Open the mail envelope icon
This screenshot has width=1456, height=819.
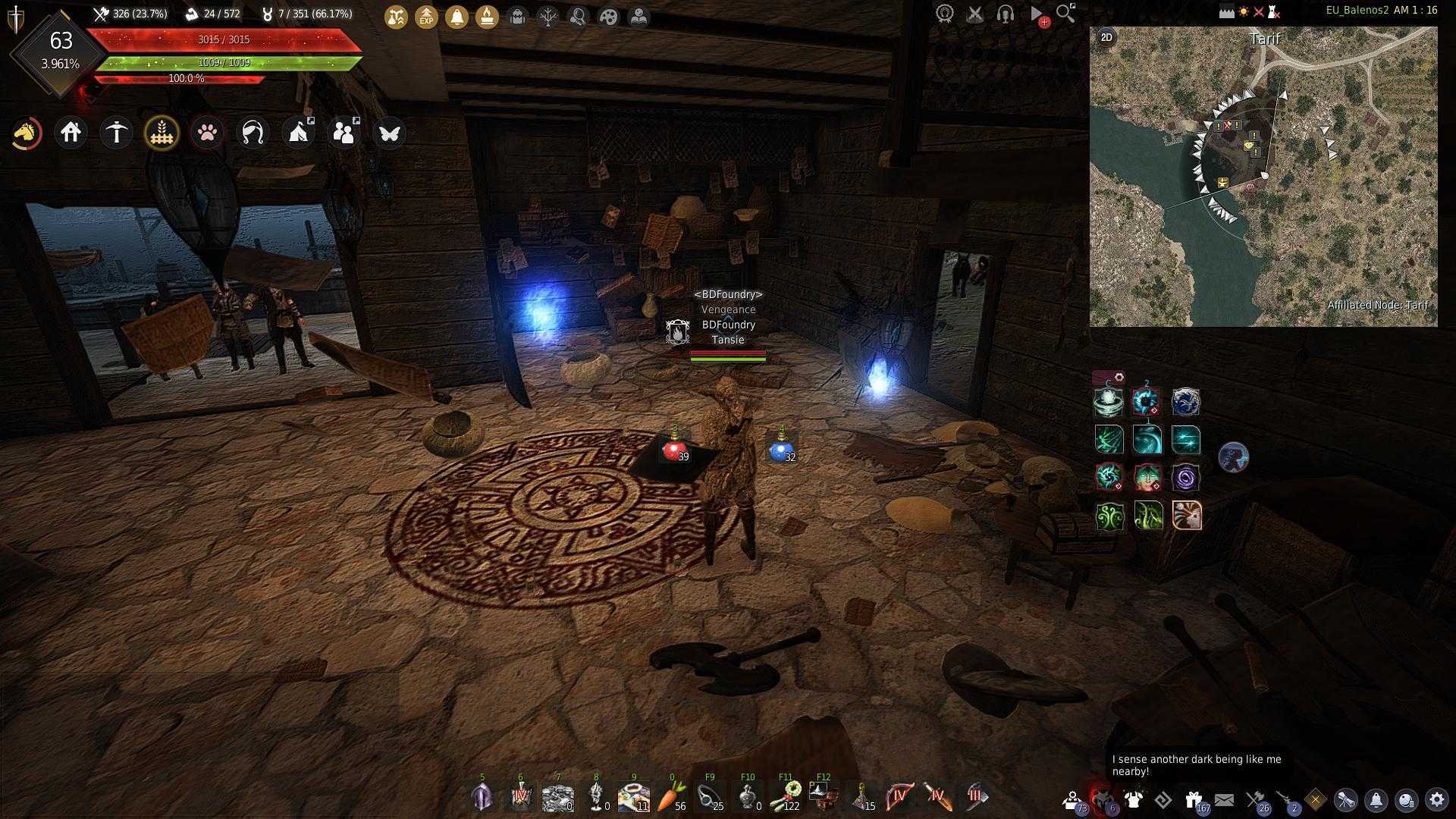pyautogui.click(x=1224, y=800)
